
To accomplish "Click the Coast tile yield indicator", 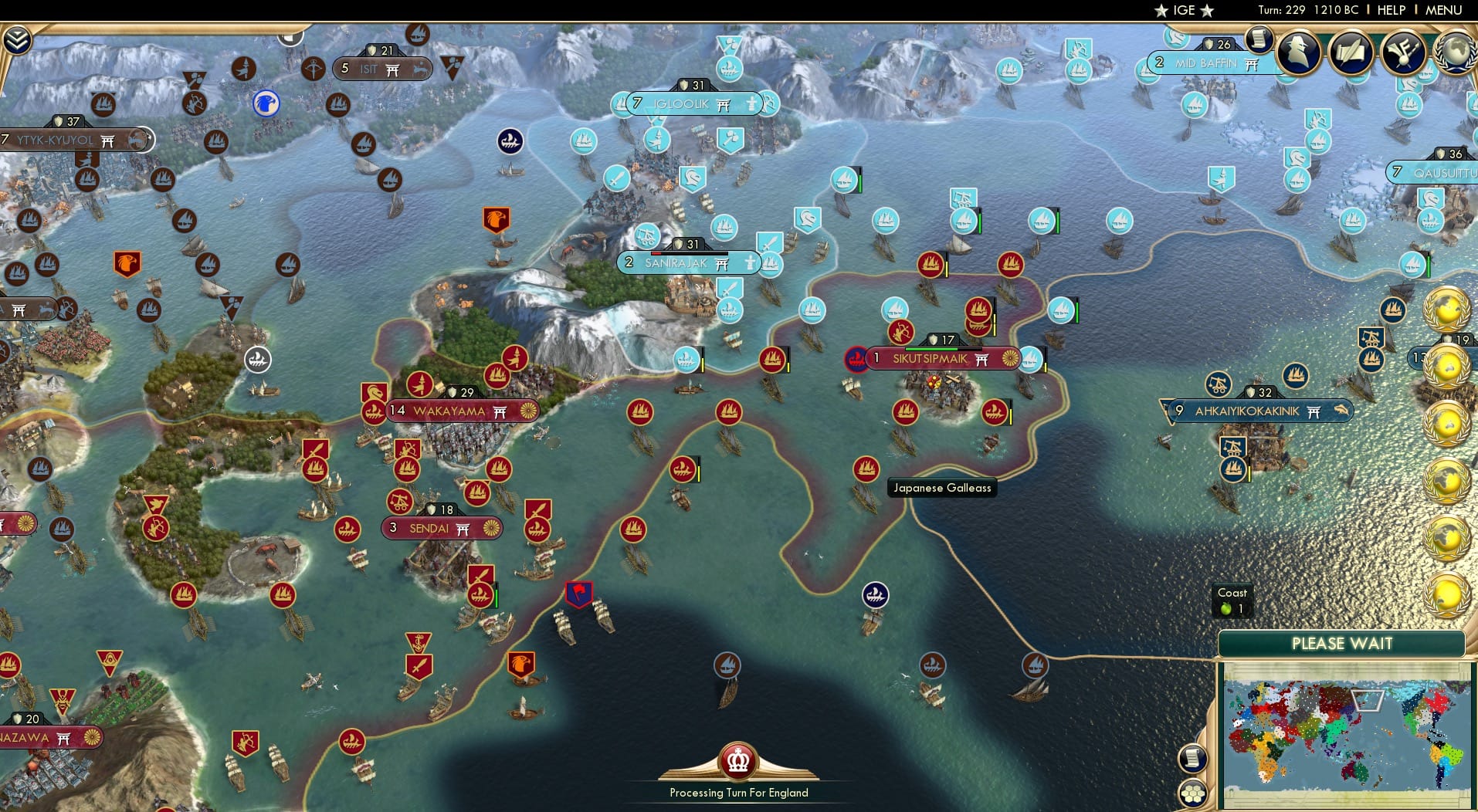I will pyautogui.click(x=1232, y=600).
